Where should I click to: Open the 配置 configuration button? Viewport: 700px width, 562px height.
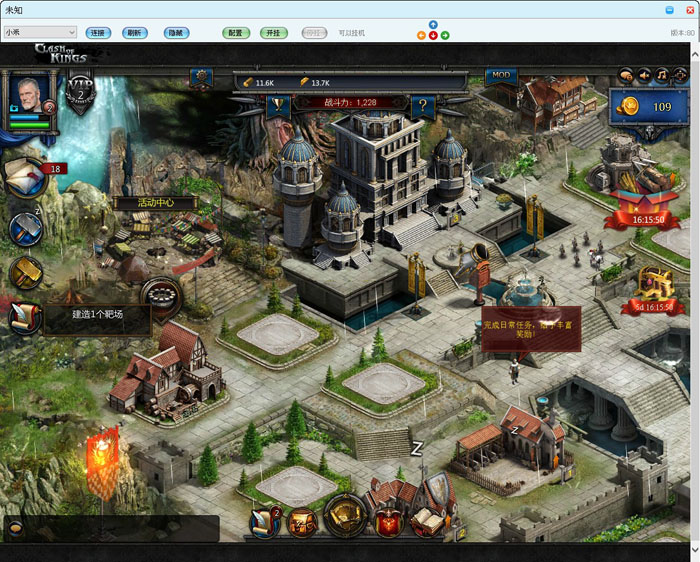(235, 33)
